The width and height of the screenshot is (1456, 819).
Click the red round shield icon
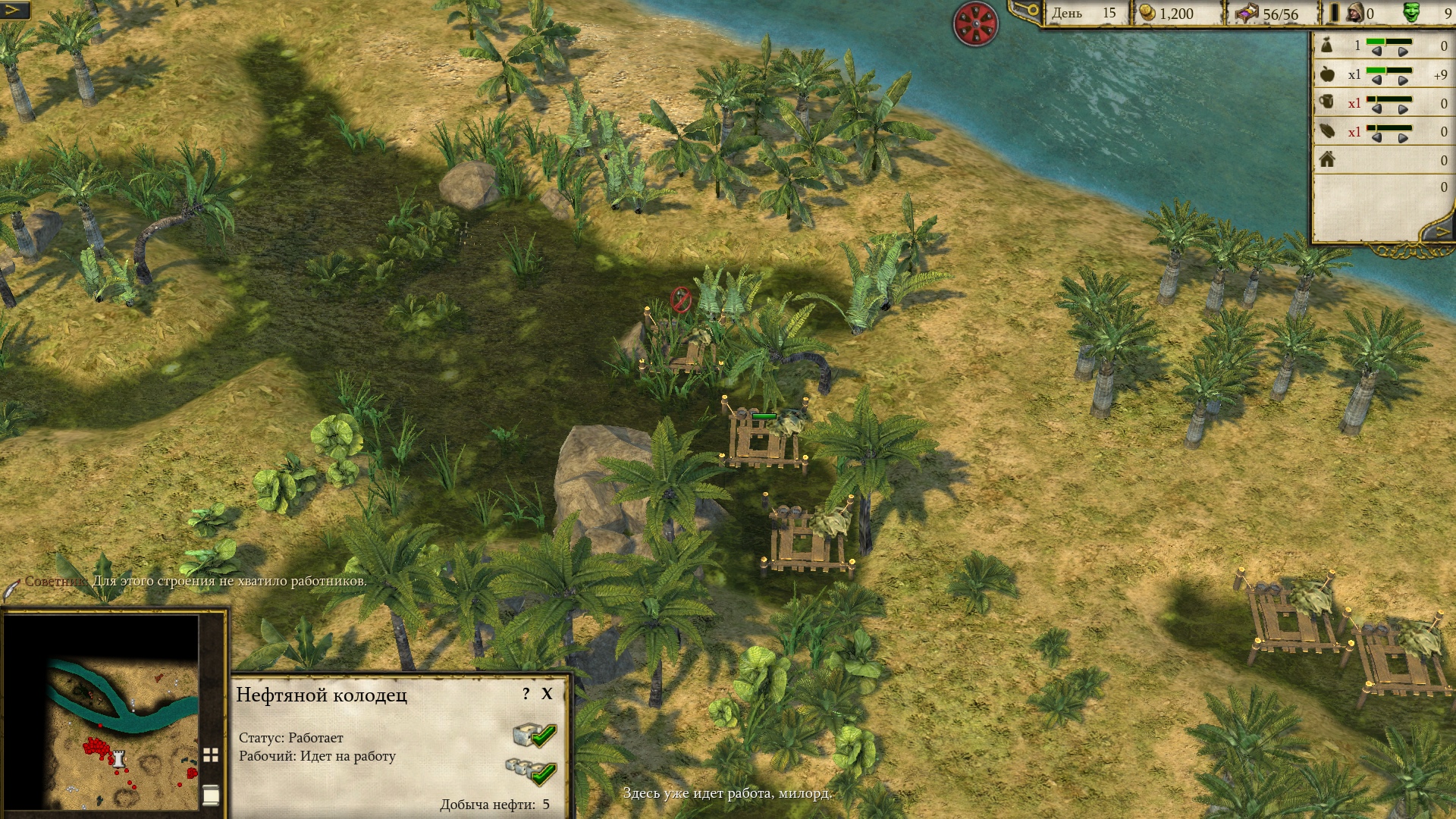pos(975,24)
